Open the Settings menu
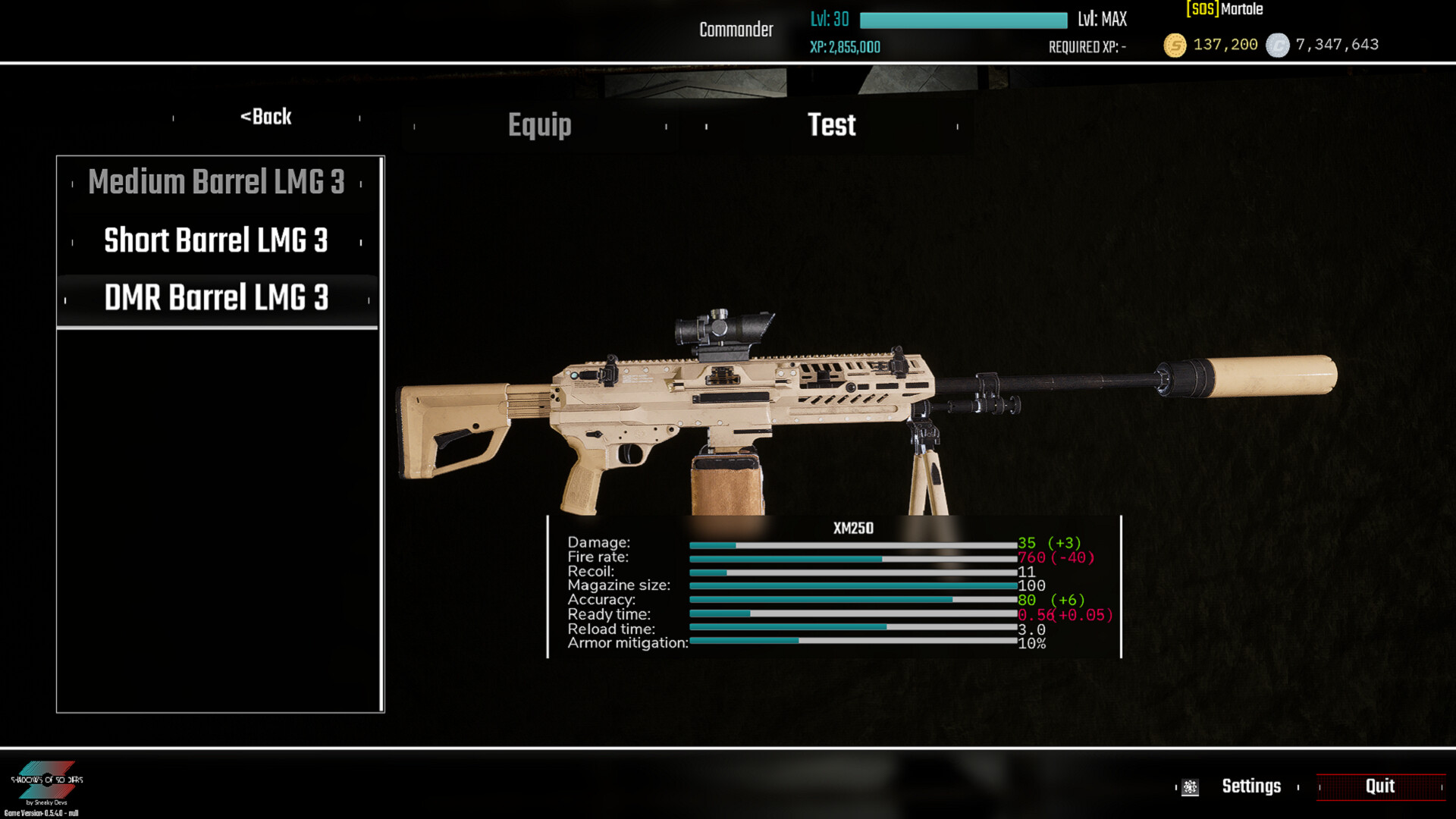Screen dimensions: 1456x819 [x=1250, y=786]
